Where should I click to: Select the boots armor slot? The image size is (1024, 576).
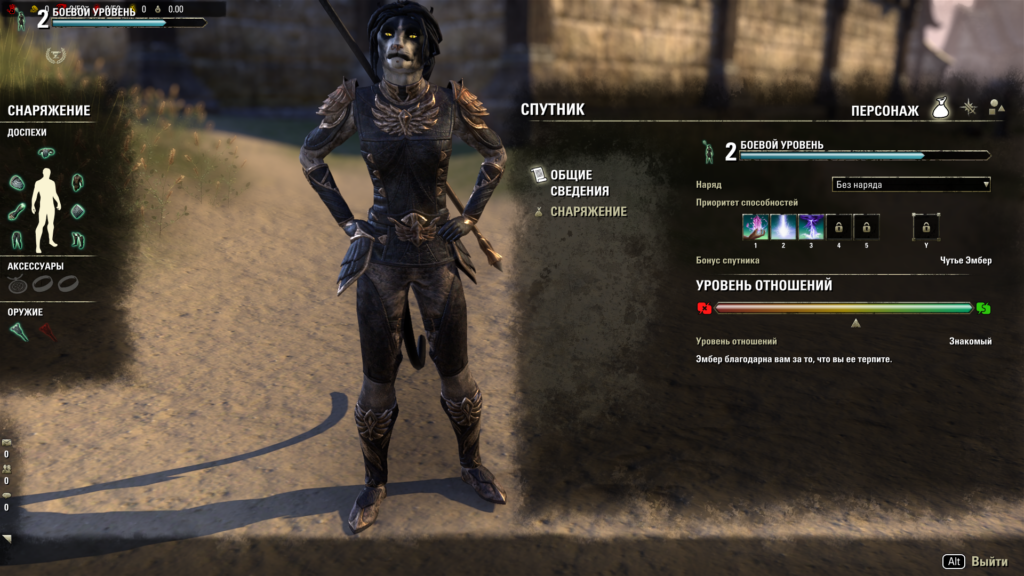coord(77,240)
